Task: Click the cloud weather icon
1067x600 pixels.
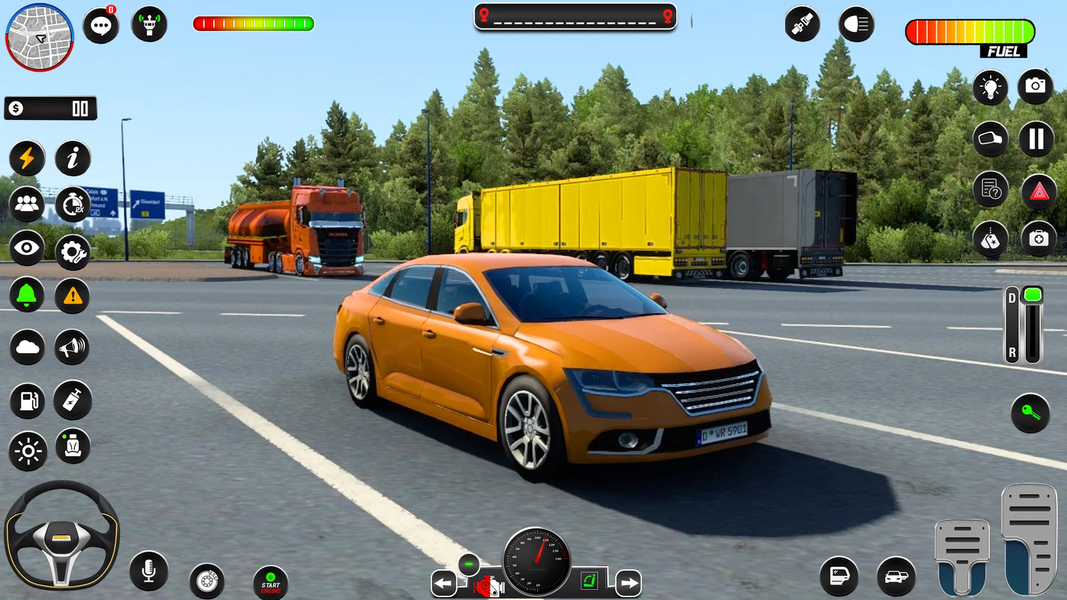Action: pos(27,347)
